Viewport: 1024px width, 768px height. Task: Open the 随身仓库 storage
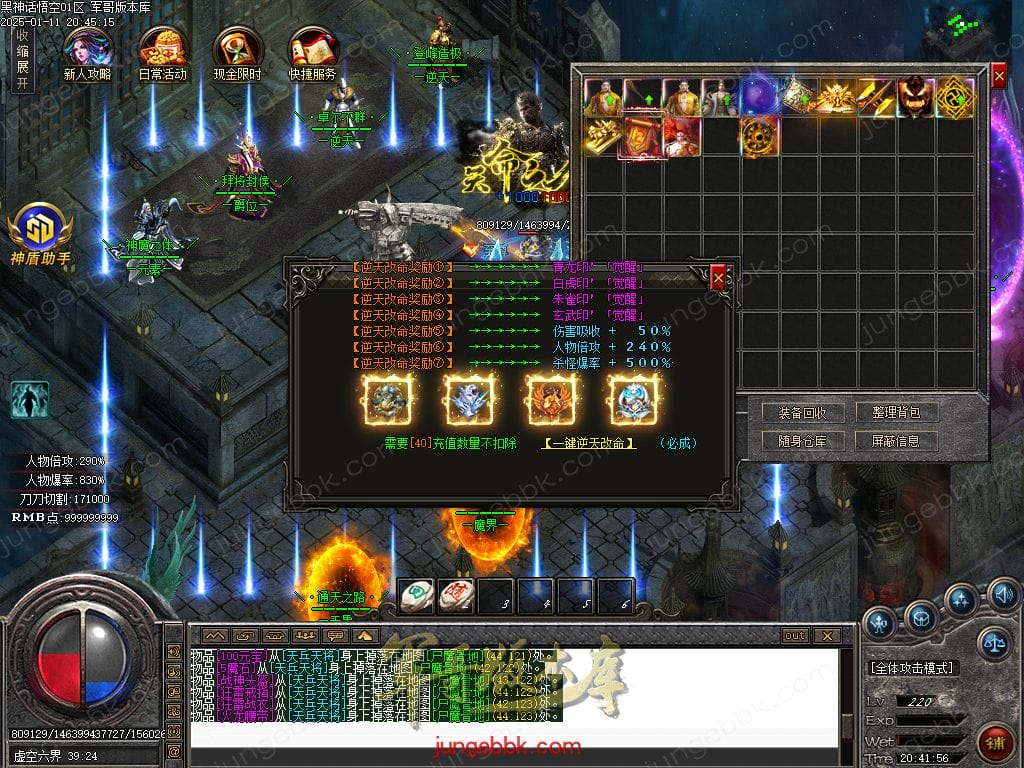coord(795,441)
